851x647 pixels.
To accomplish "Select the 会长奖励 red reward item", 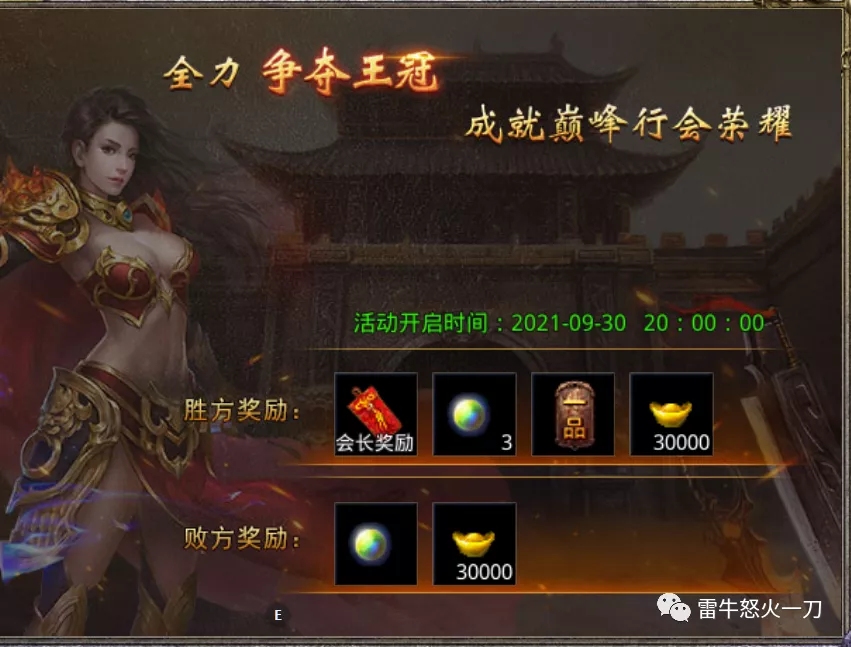I will click(375, 414).
